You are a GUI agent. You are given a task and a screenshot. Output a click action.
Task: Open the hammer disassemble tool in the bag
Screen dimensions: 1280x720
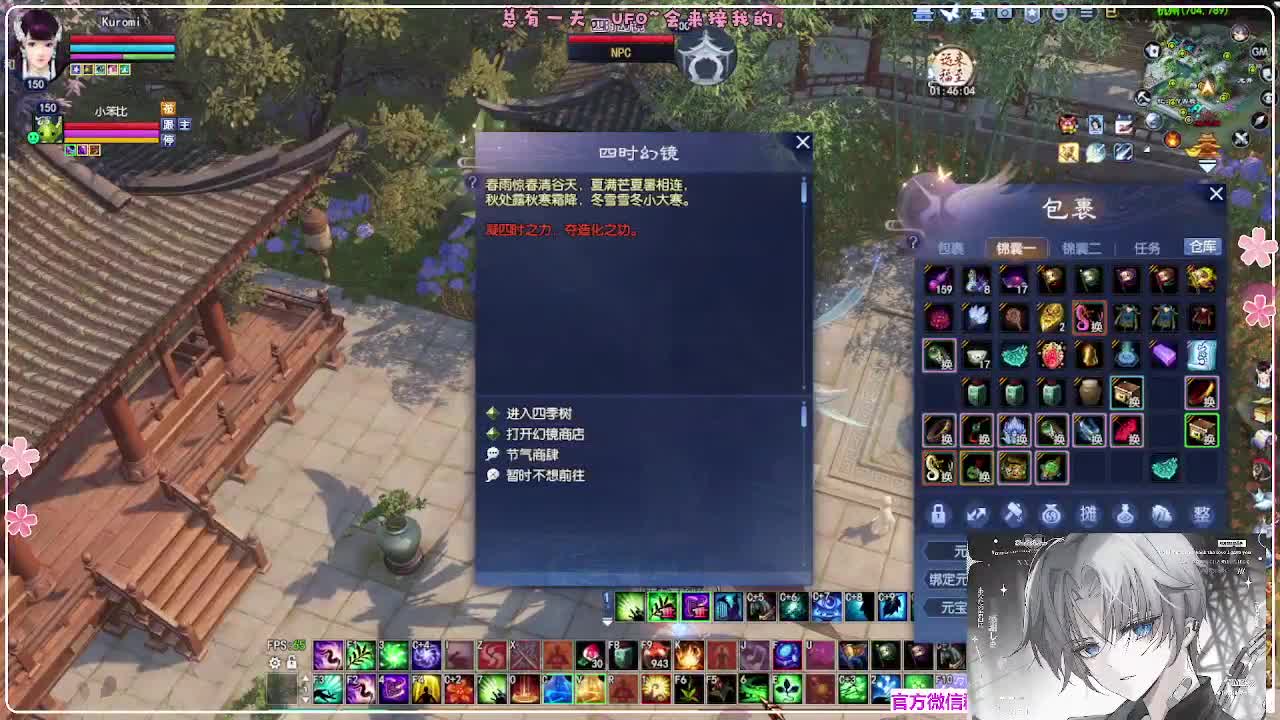click(x=1013, y=514)
